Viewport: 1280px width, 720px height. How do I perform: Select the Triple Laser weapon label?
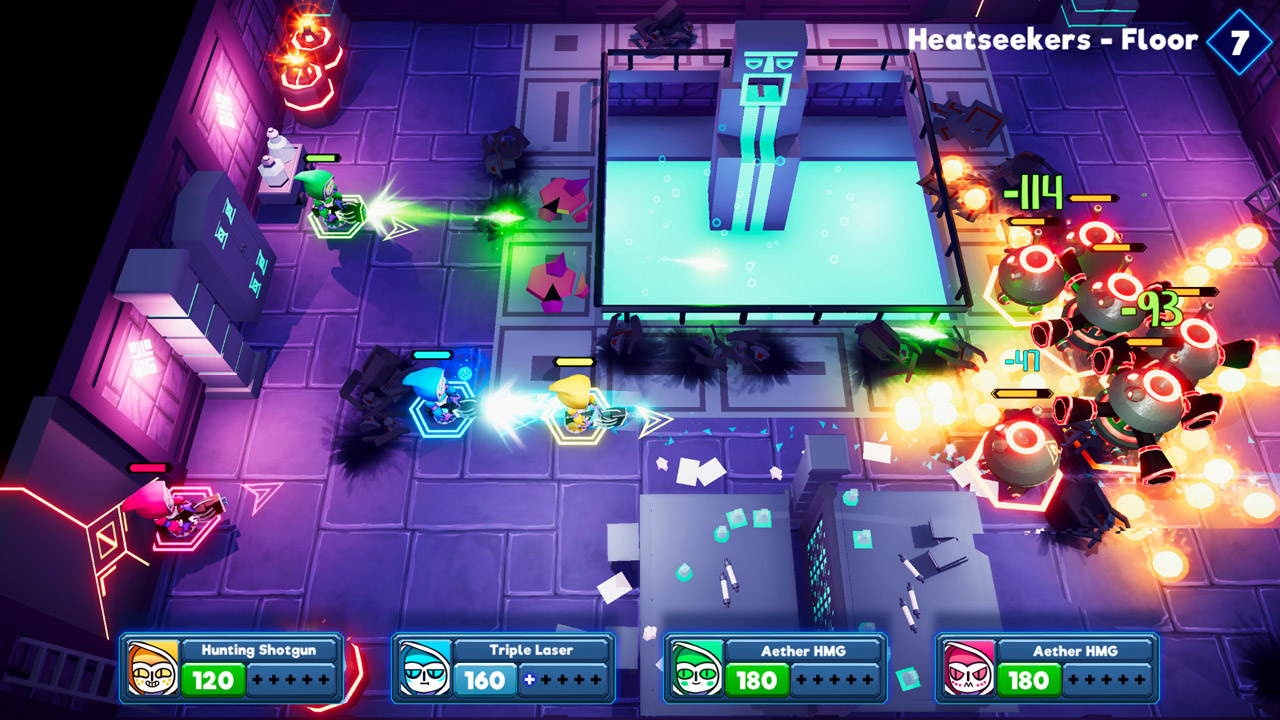(x=531, y=650)
